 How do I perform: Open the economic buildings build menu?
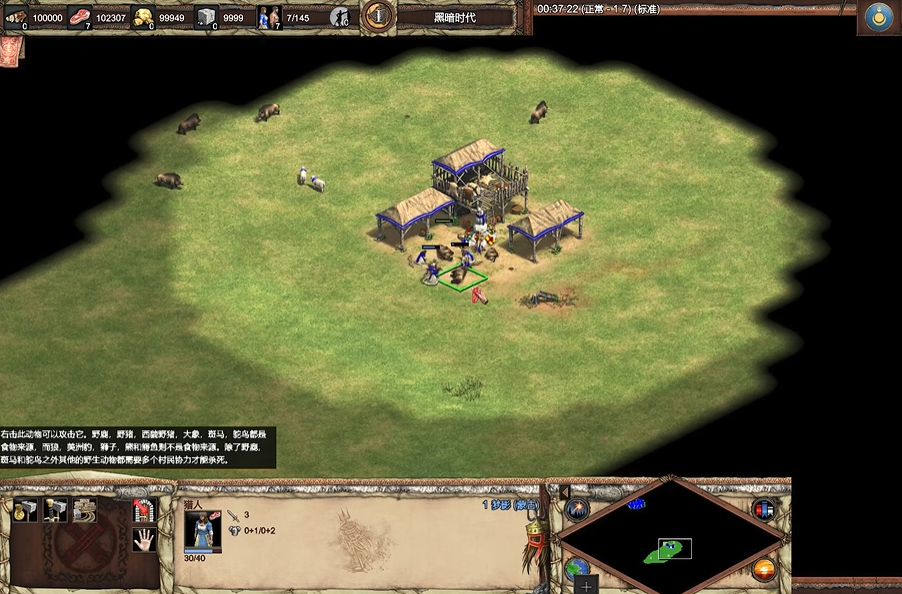(x=24, y=510)
